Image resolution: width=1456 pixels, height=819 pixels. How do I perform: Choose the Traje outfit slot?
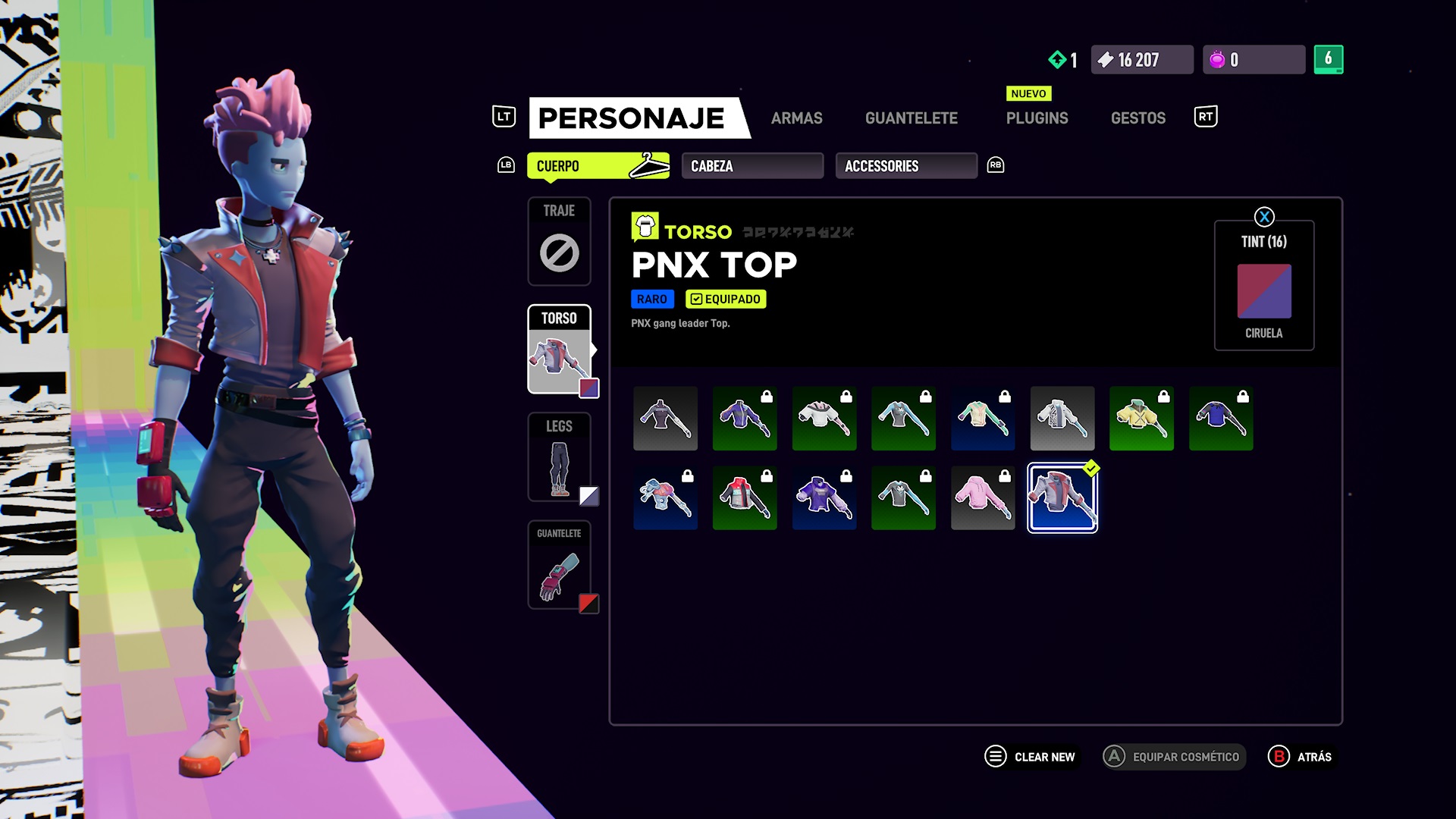pos(559,241)
